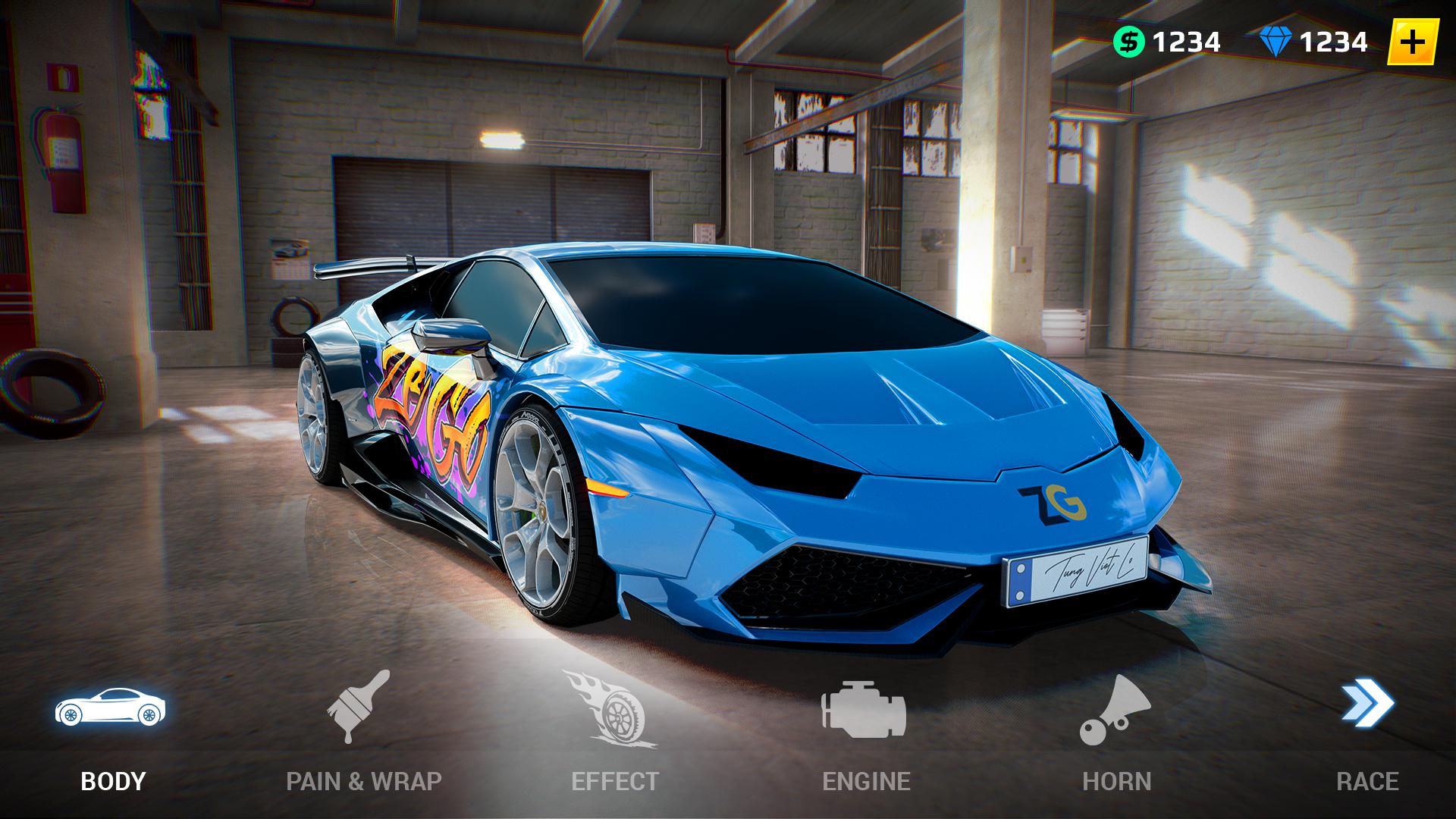Go to Race with the arrow button
1456x819 pixels.
[1367, 732]
